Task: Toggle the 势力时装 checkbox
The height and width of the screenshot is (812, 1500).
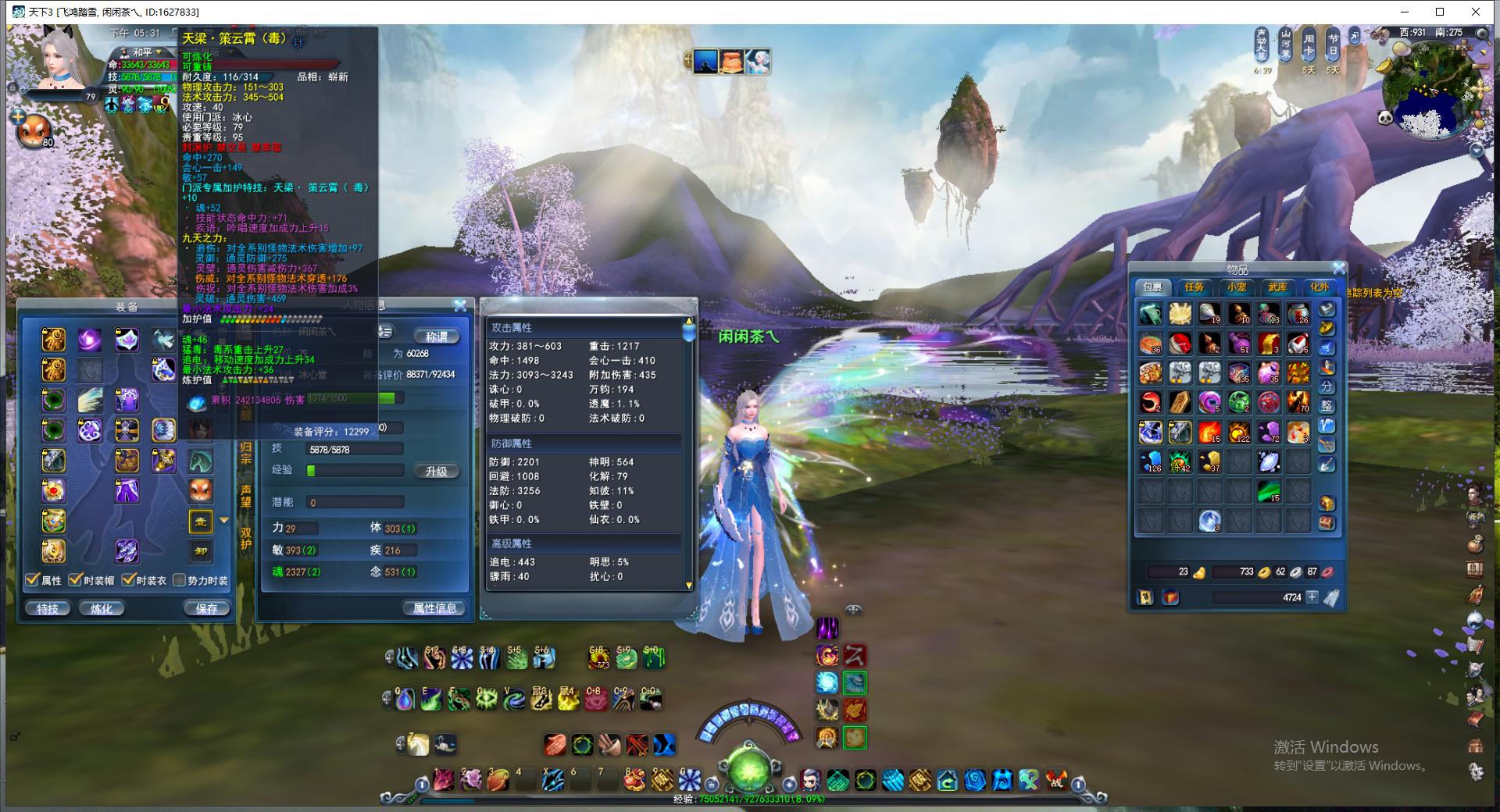Action: tap(180, 580)
